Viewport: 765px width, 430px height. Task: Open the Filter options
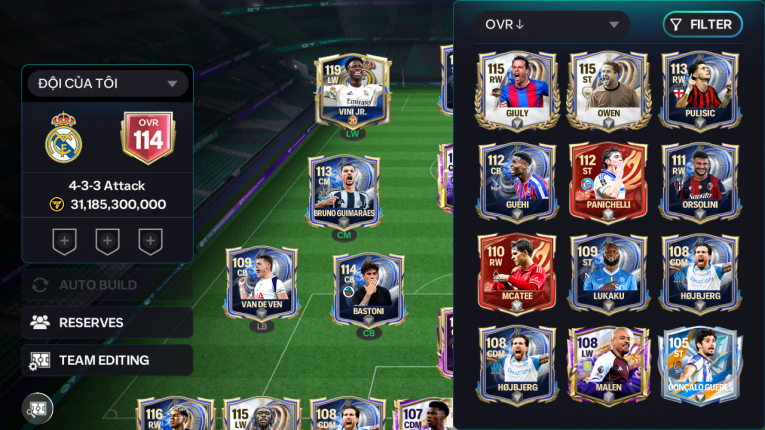point(702,25)
